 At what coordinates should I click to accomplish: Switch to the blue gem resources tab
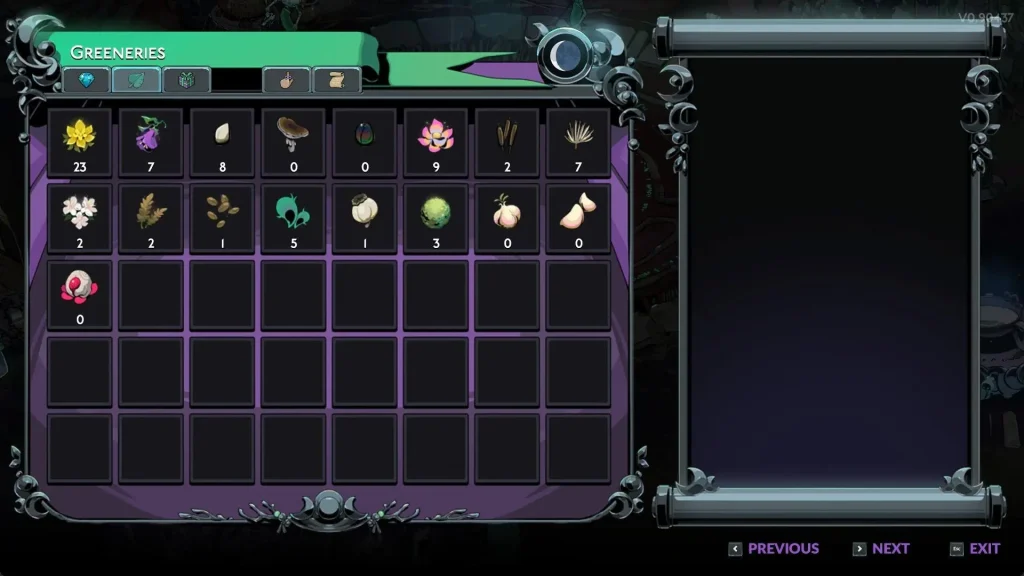[x=87, y=80]
